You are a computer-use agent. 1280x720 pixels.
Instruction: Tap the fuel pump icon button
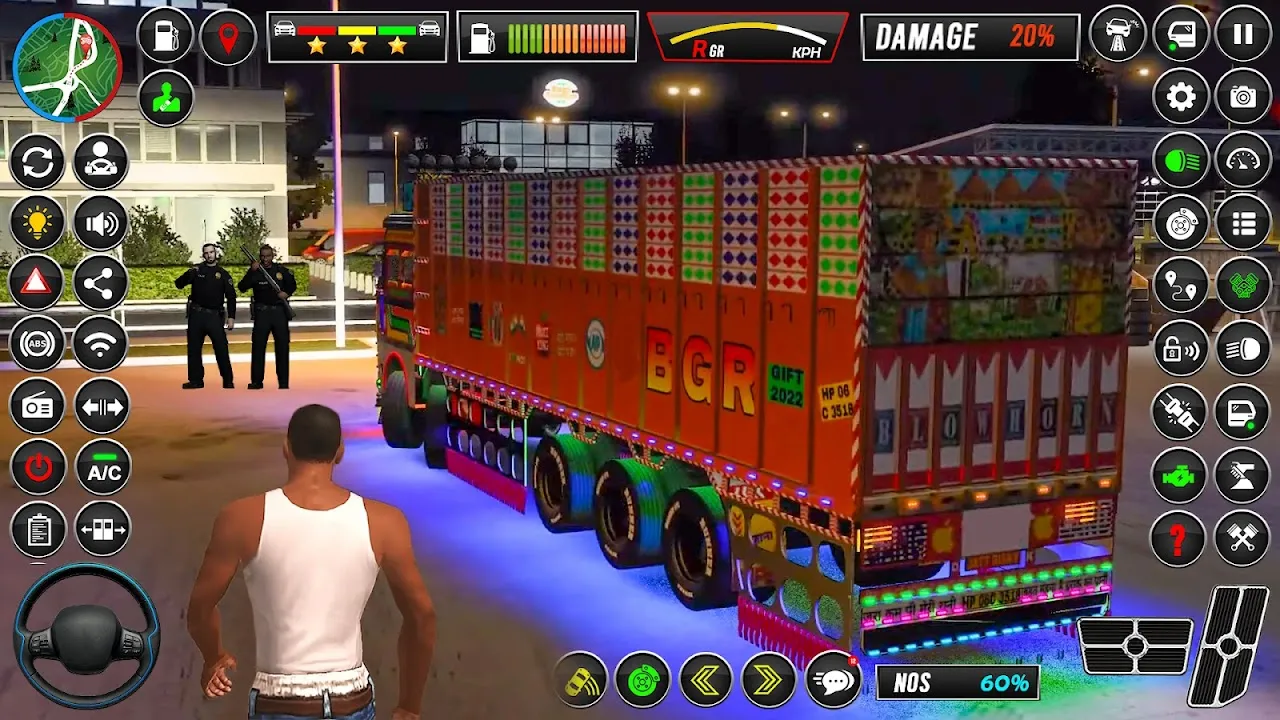pyautogui.click(x=165, y=36)
